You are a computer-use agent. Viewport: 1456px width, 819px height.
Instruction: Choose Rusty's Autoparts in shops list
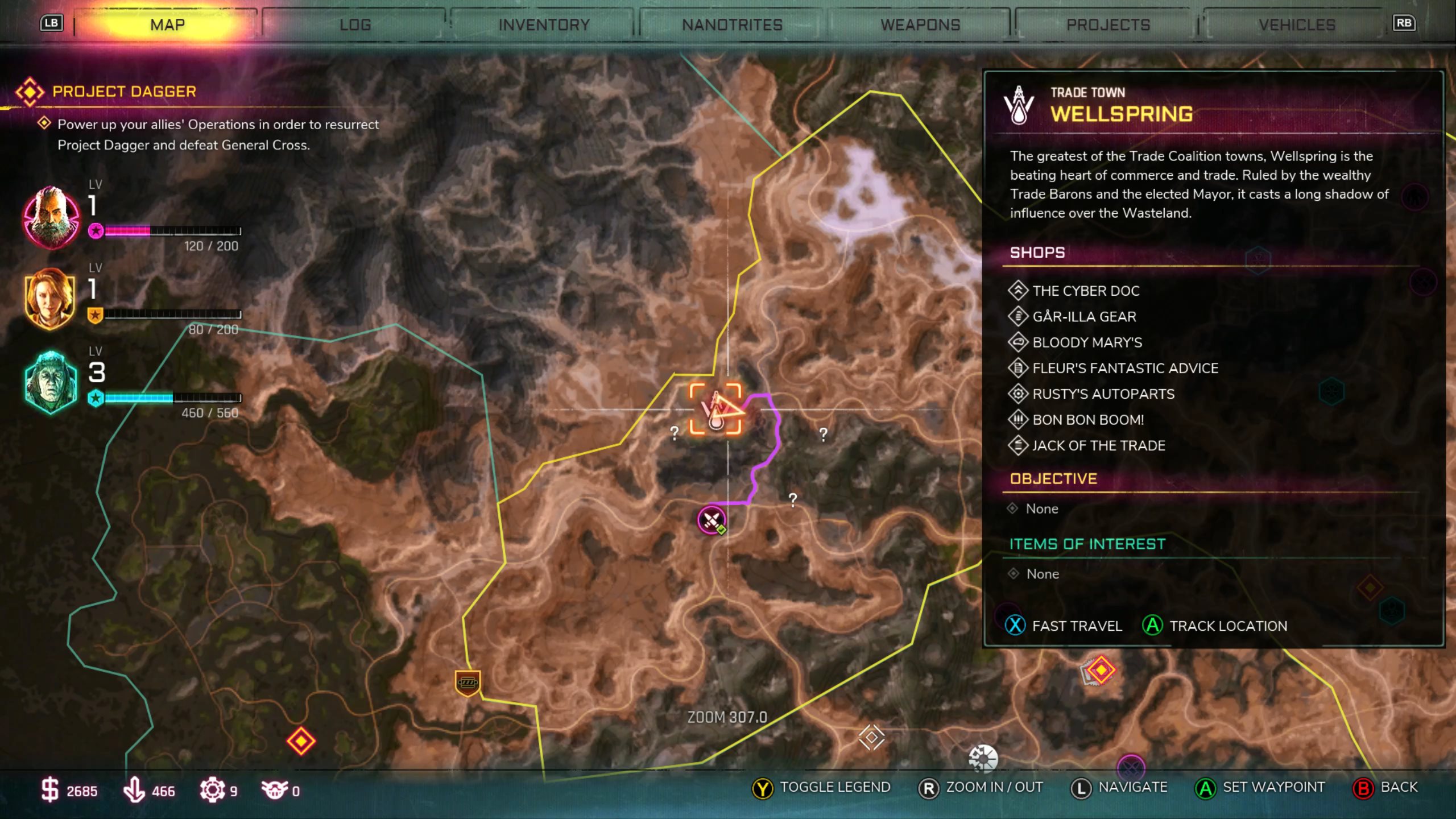(x=1103, y=394)
